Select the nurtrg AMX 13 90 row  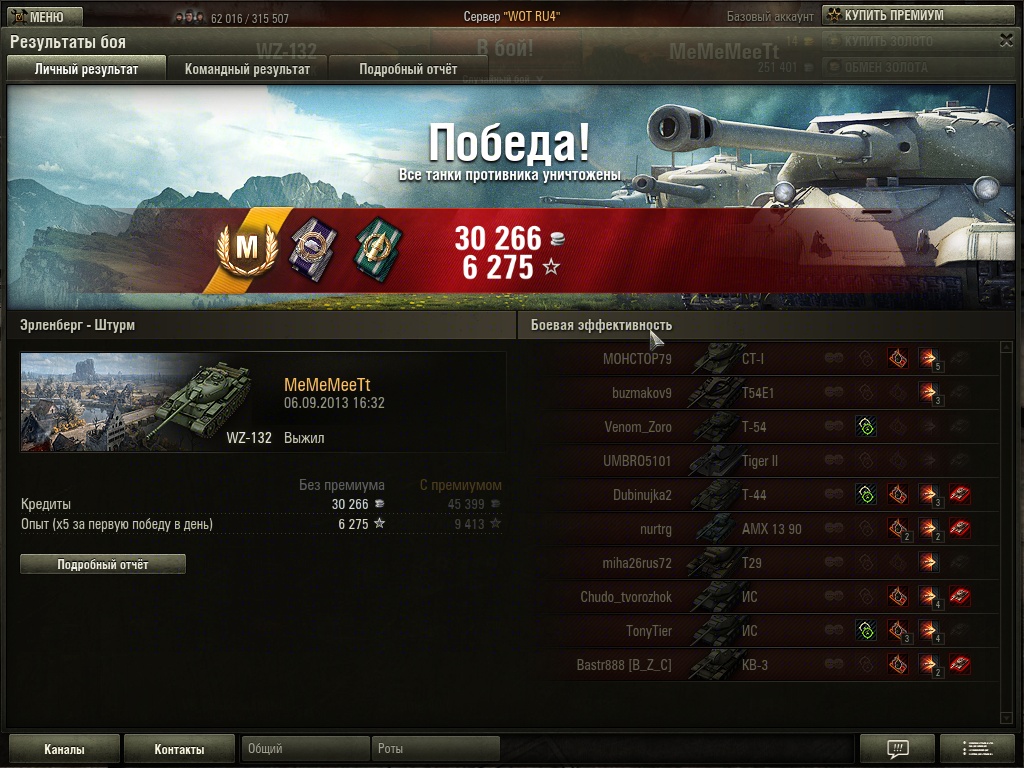pos(760,529)
